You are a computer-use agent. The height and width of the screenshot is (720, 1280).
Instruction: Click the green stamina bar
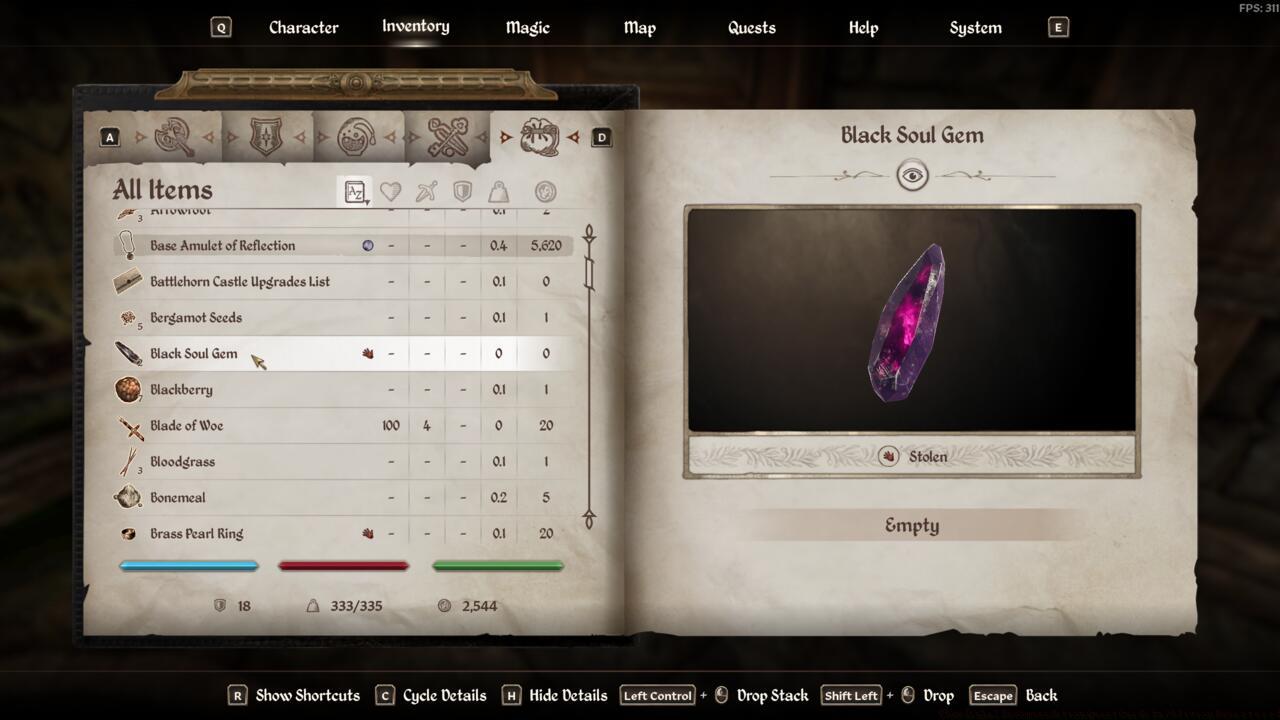497,566
